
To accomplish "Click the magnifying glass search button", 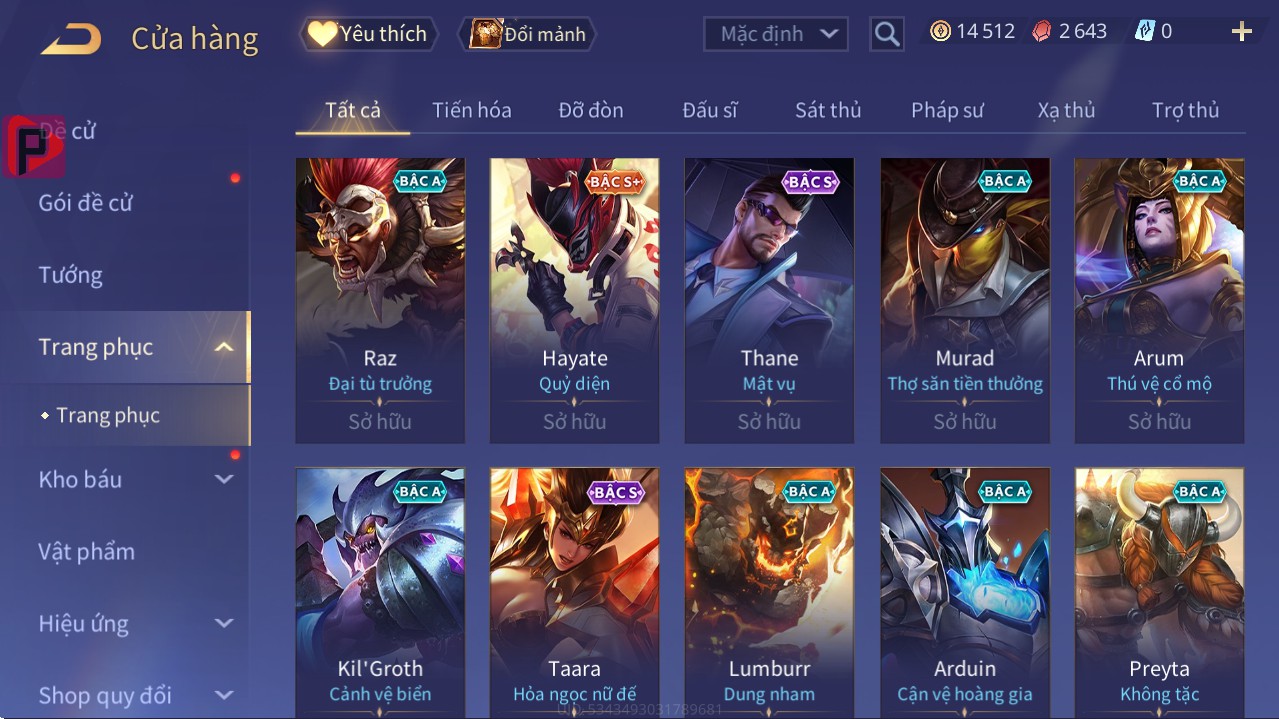I will pyautogui.click(x=886, y=34).
